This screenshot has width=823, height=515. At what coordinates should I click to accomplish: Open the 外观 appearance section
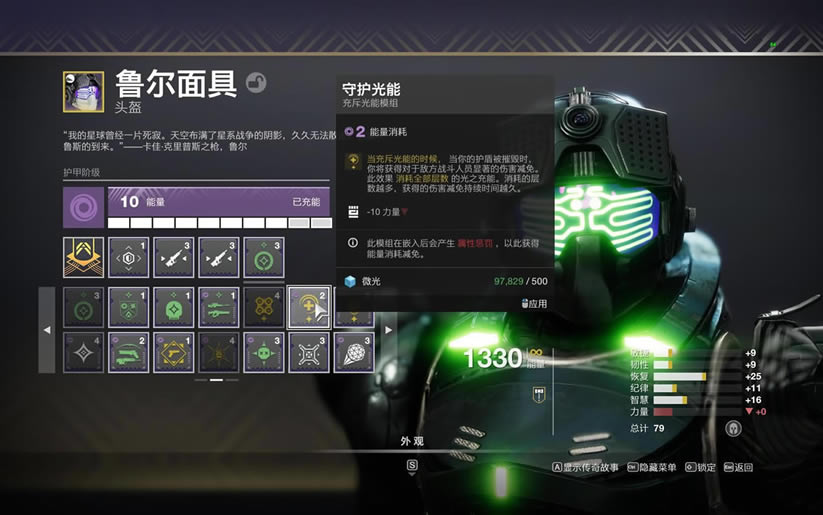click(x=412, y=441)
